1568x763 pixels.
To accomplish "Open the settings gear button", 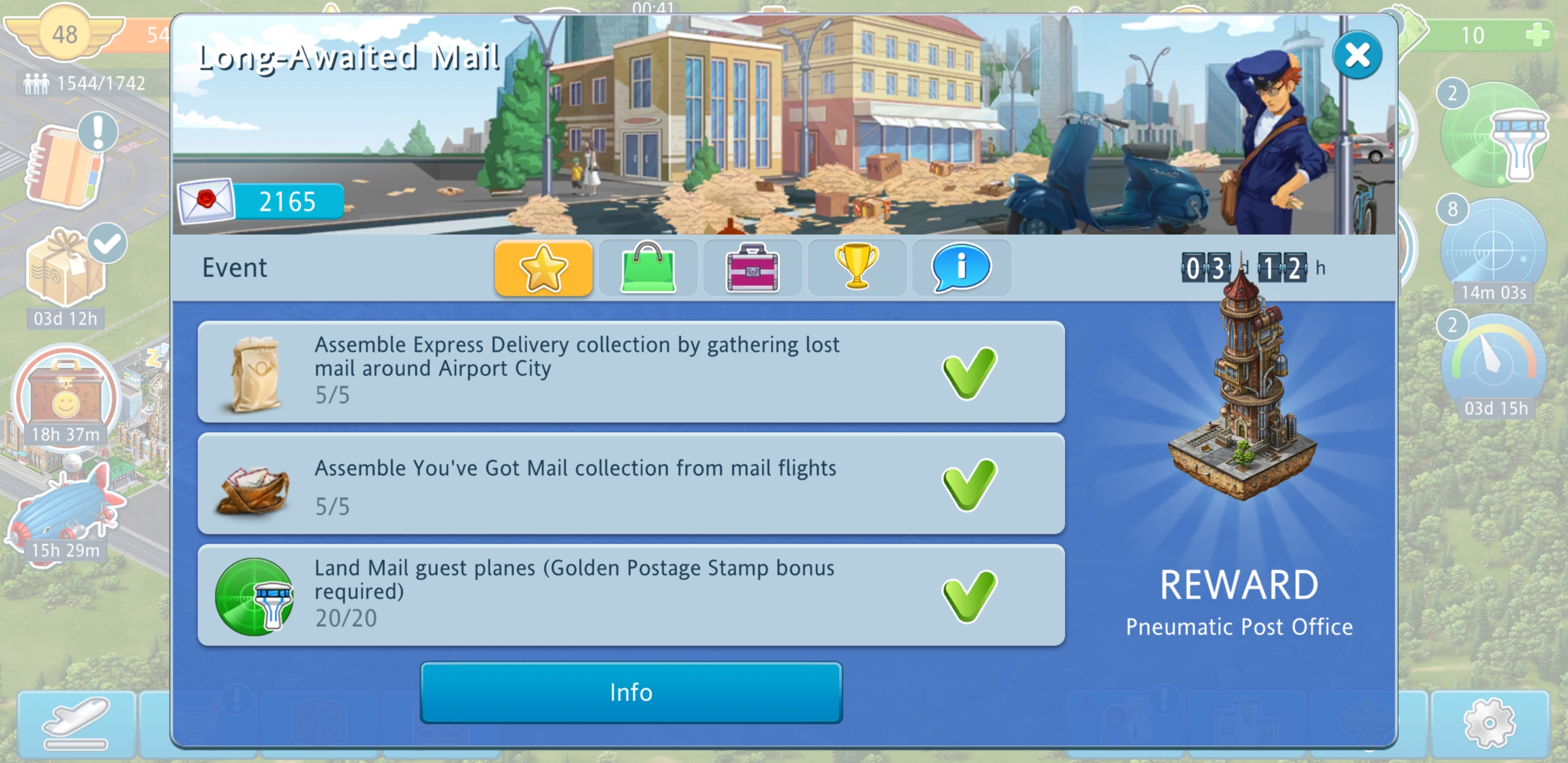I will [1489, 723].
